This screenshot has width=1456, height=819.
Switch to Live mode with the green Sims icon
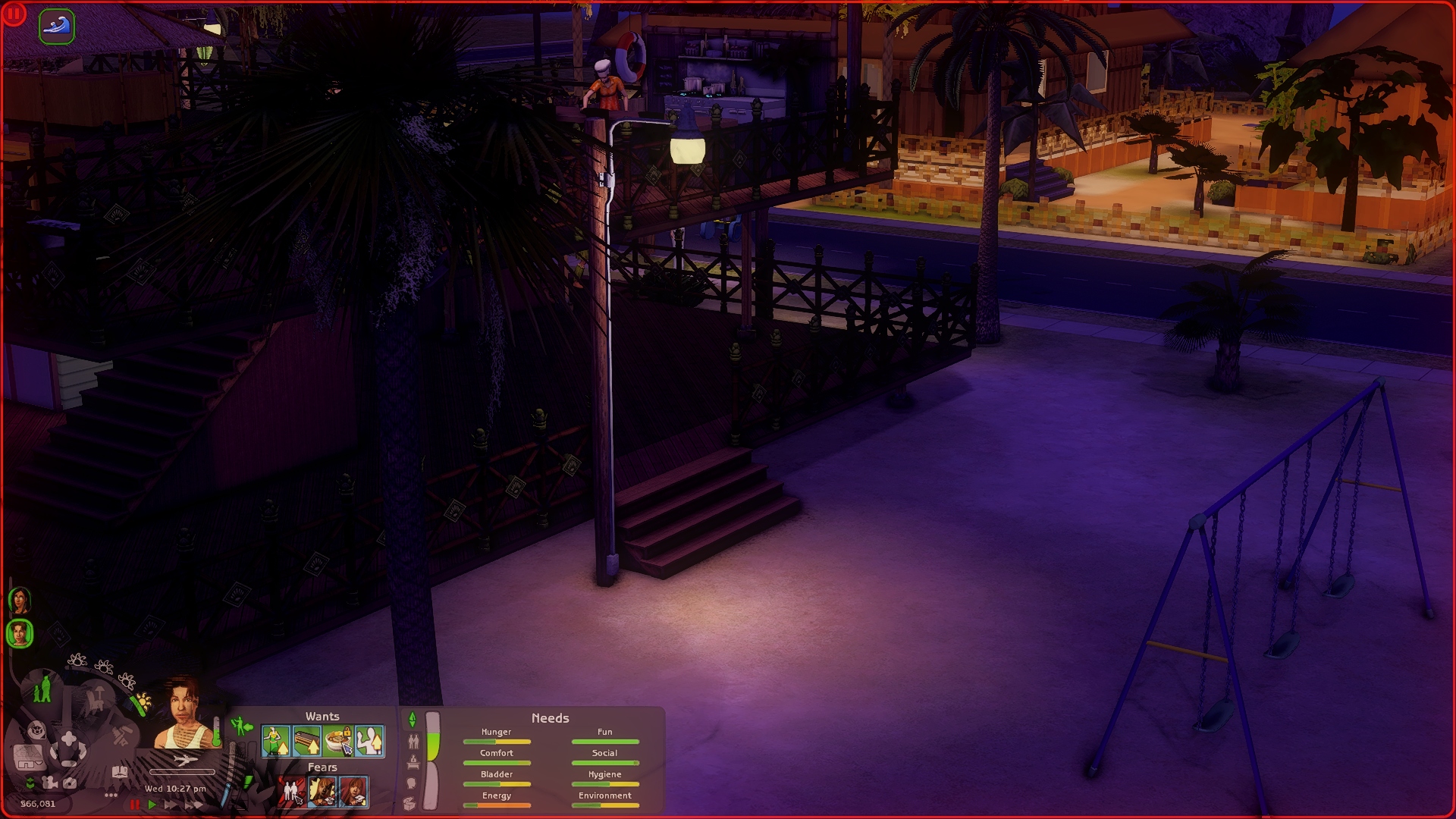(x=42, y=689)
